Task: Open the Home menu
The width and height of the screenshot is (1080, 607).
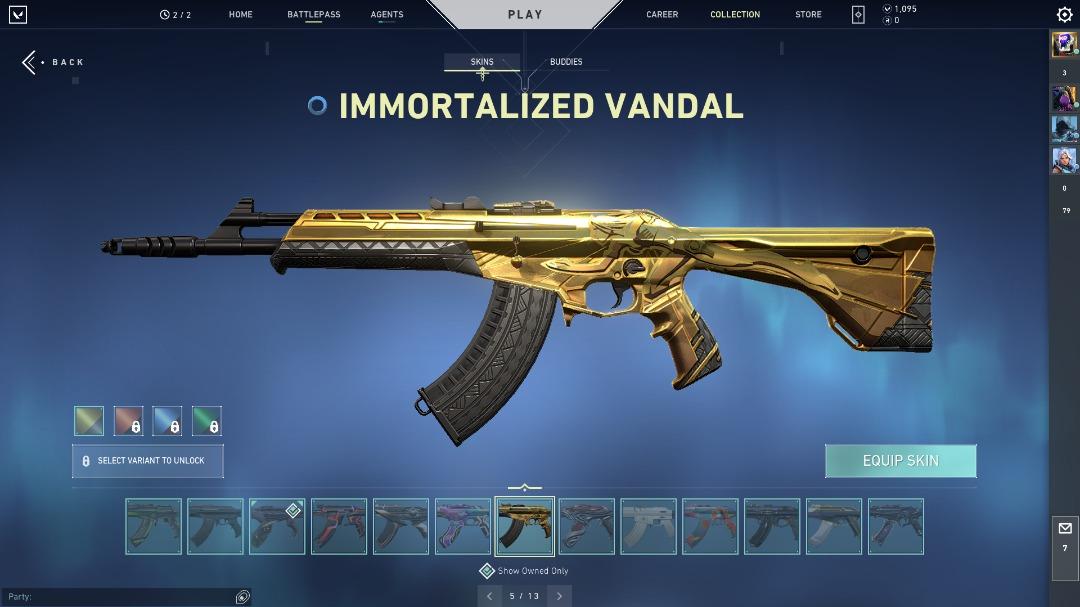Action: [240, 15]
